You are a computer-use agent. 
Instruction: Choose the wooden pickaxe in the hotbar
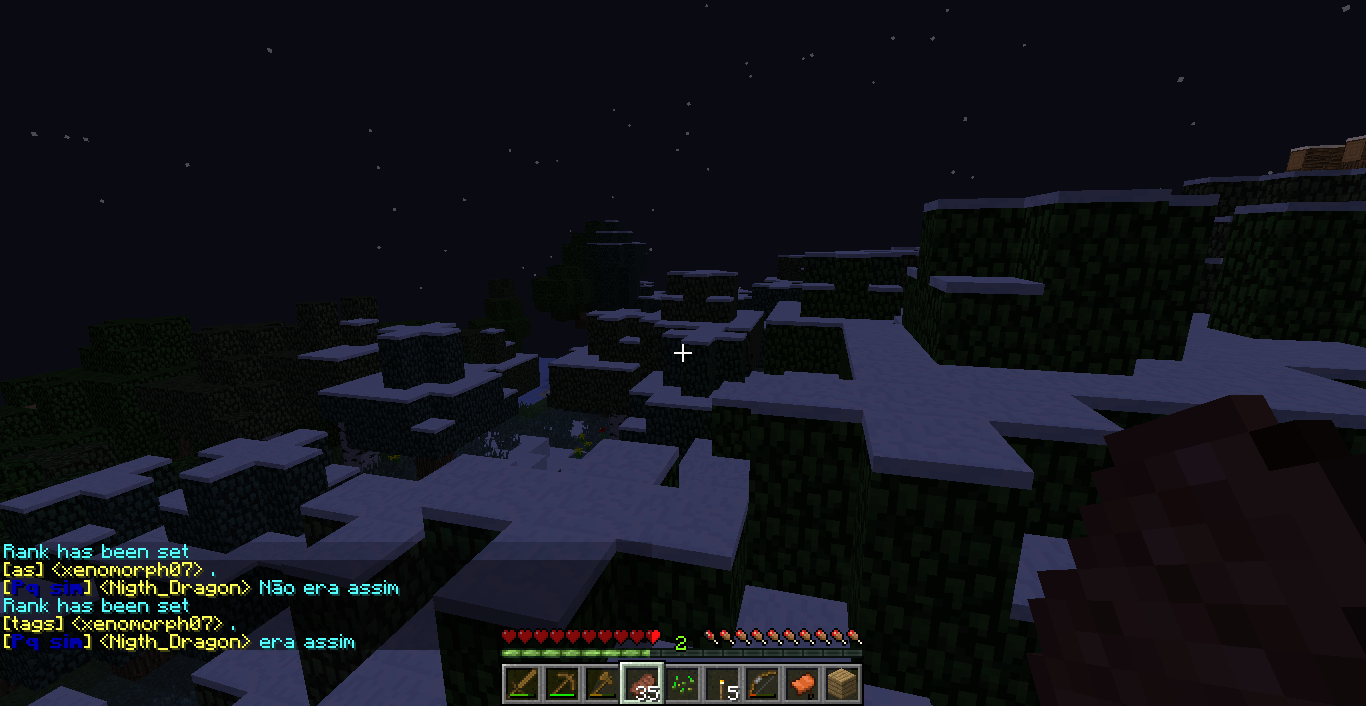tap(561, 684)
